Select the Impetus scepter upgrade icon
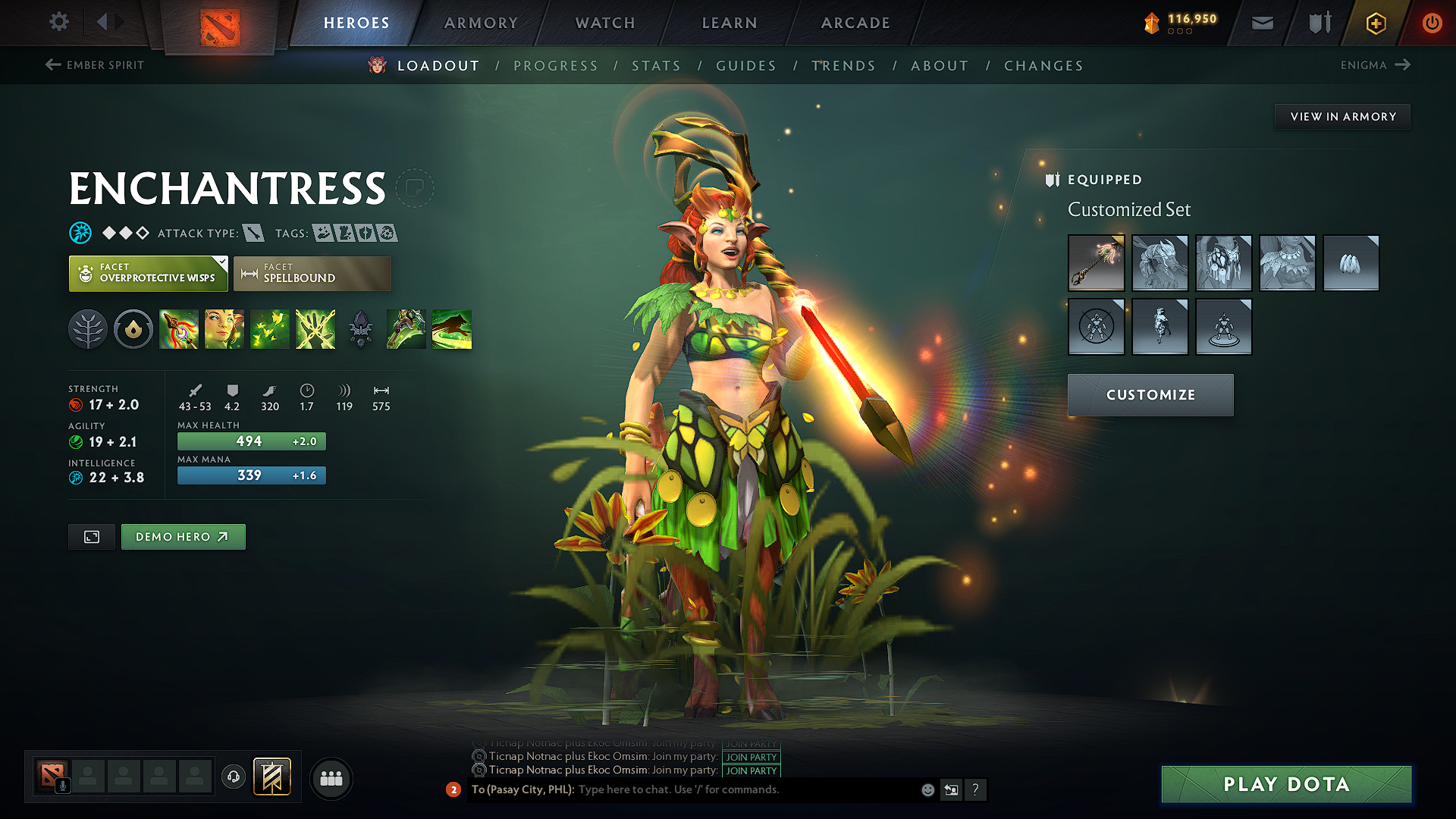 point(179,328)
